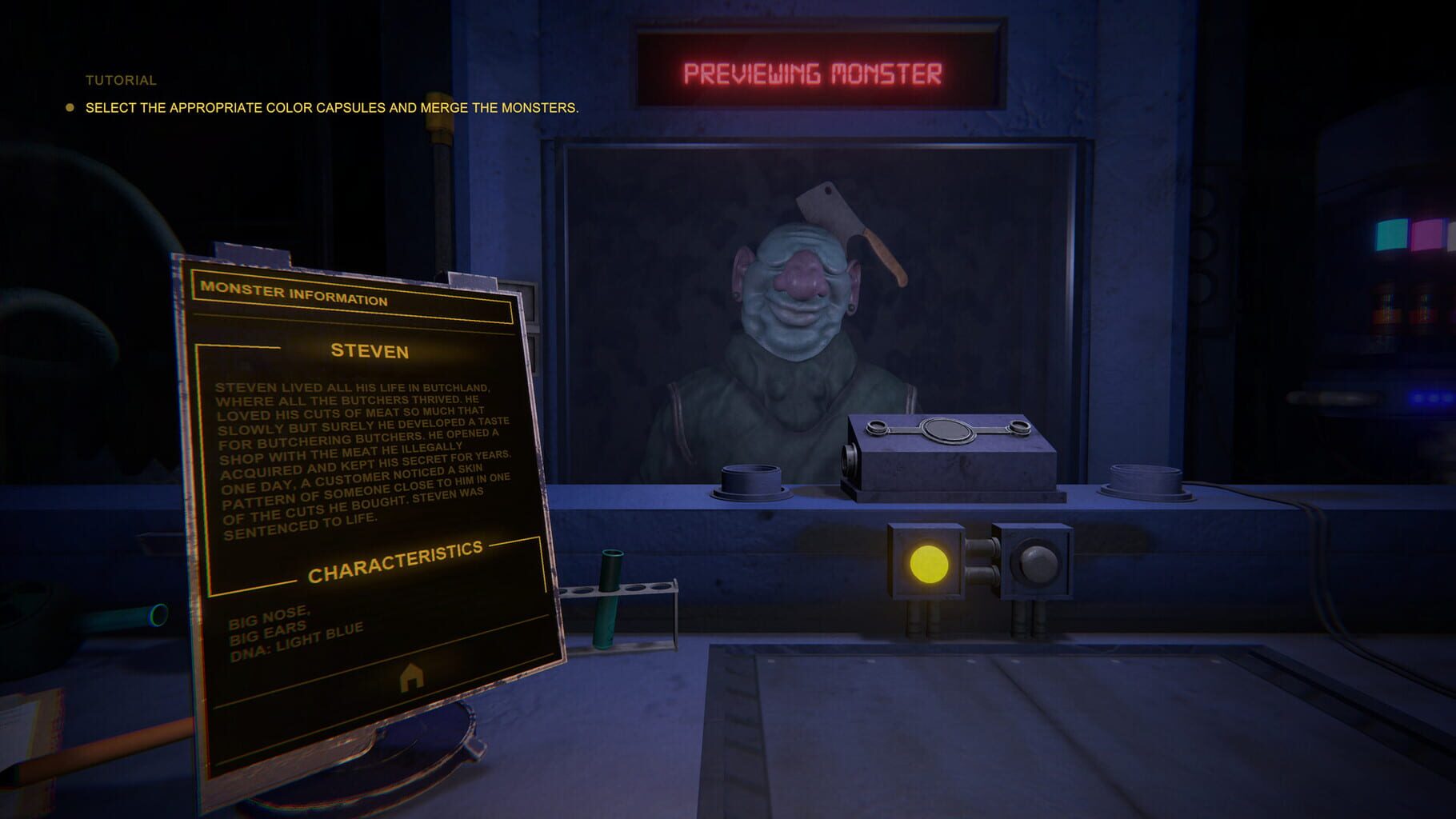The height and width of the screenshot is (819, 1456).
Task: Click the TUTORIAL label
Action: click(x=118, y=80)
